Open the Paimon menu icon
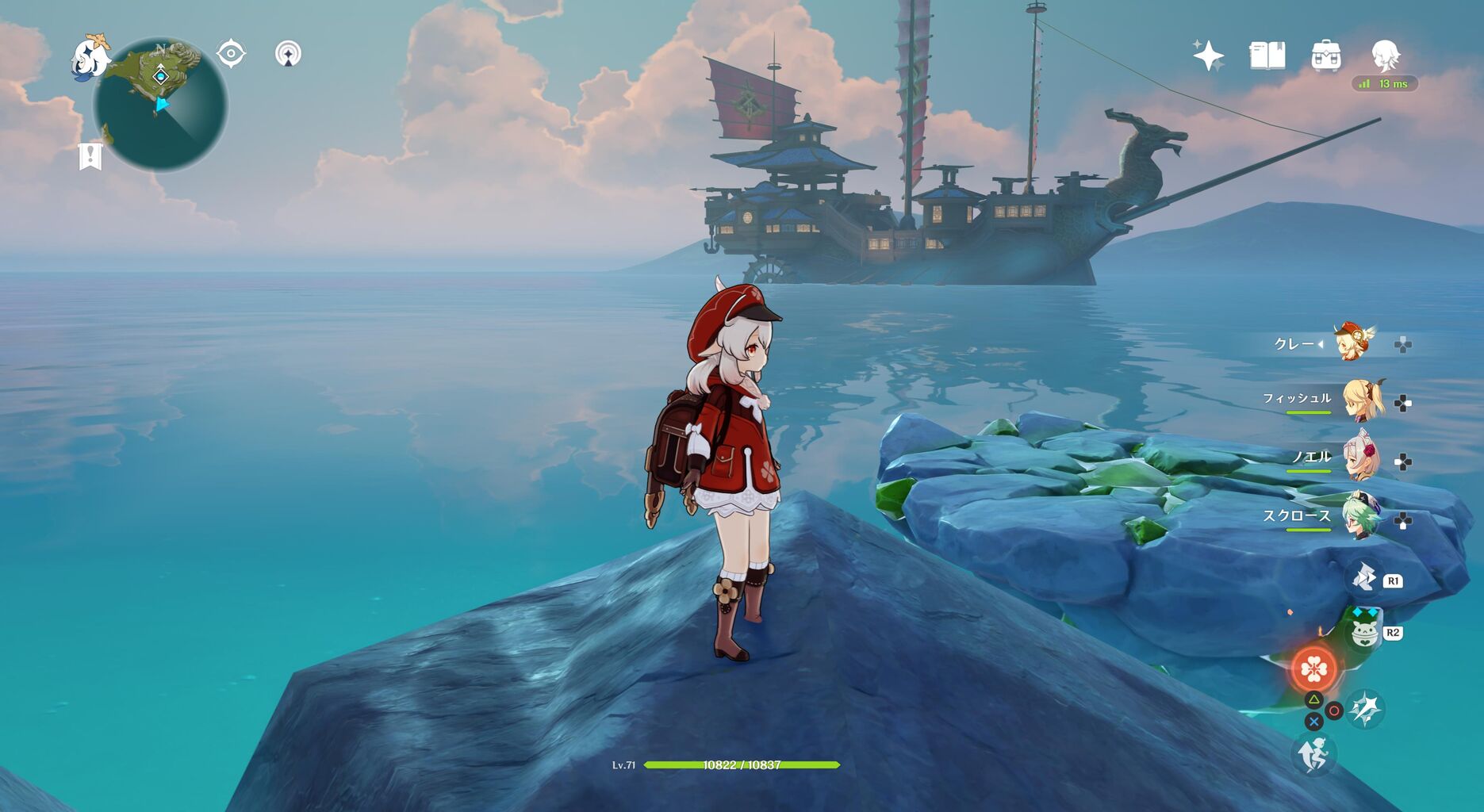The image size is (1484, 812). [x=90, y=57]
